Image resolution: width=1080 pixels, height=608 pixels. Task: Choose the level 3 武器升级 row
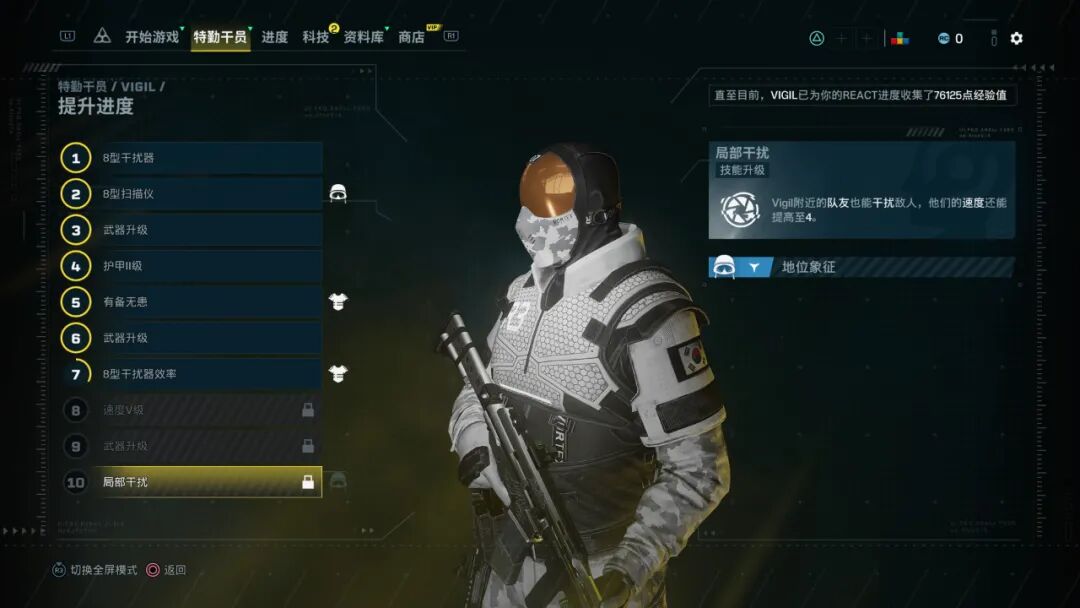point(208,230)
